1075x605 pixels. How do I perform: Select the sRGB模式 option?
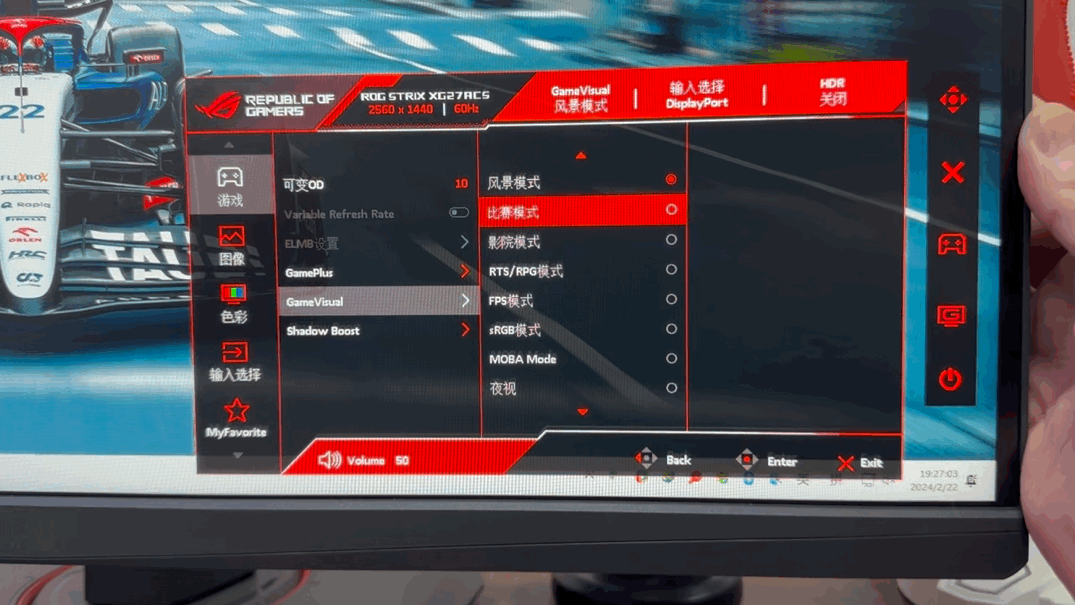click(x=581, y=329)
